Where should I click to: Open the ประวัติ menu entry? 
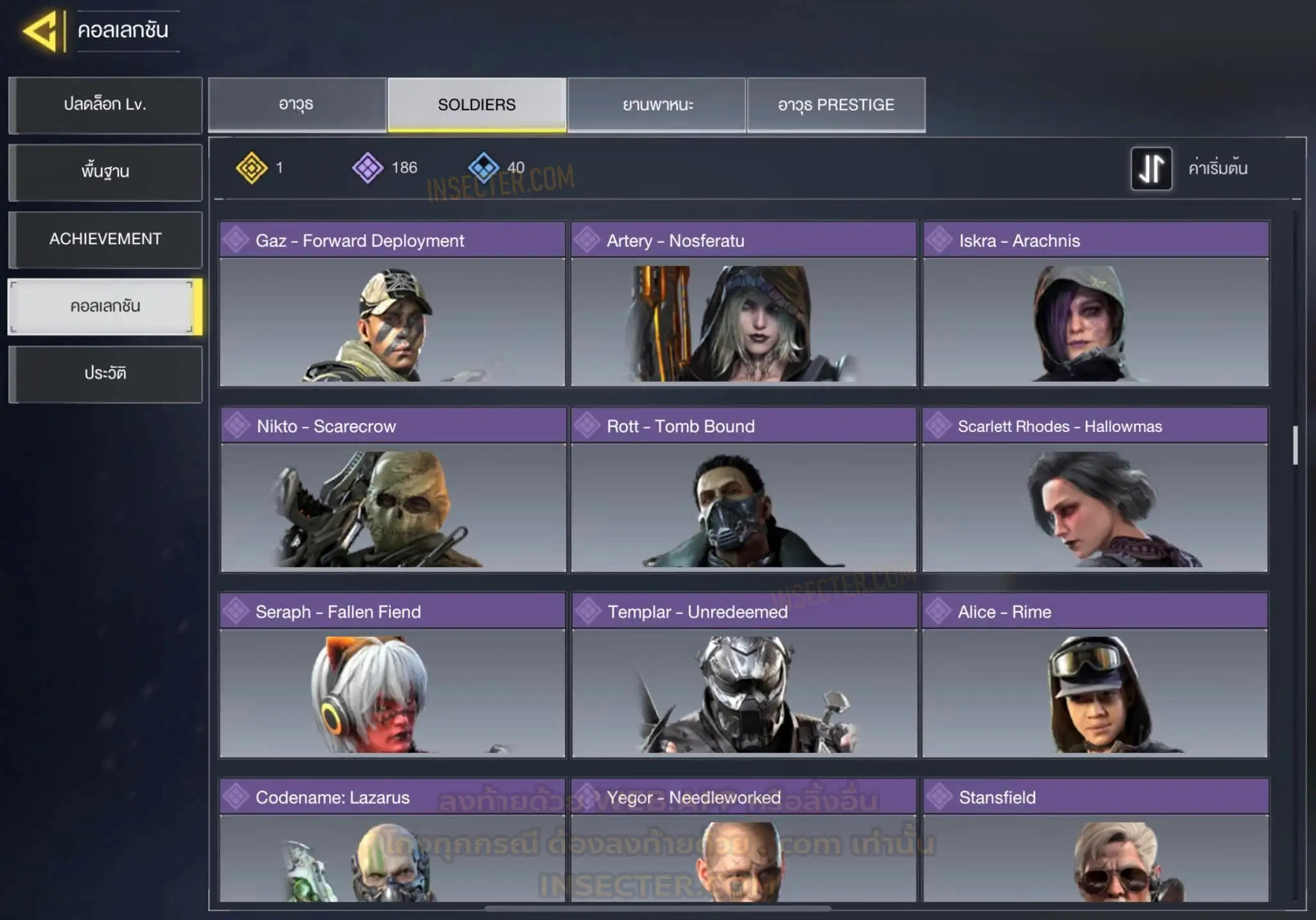[x=105, y=374]
